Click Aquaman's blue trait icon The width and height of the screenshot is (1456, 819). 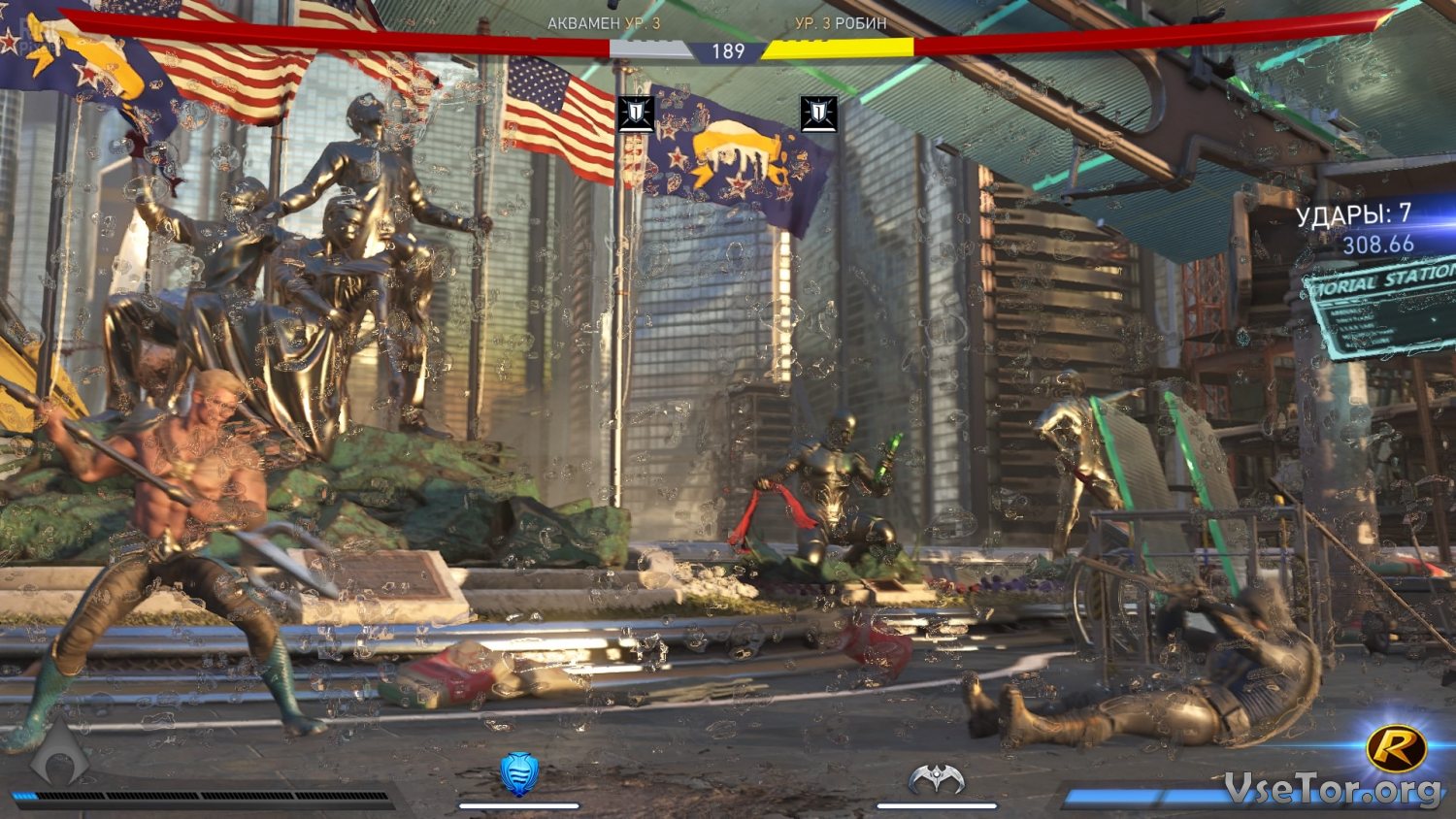tap(519, 773)
